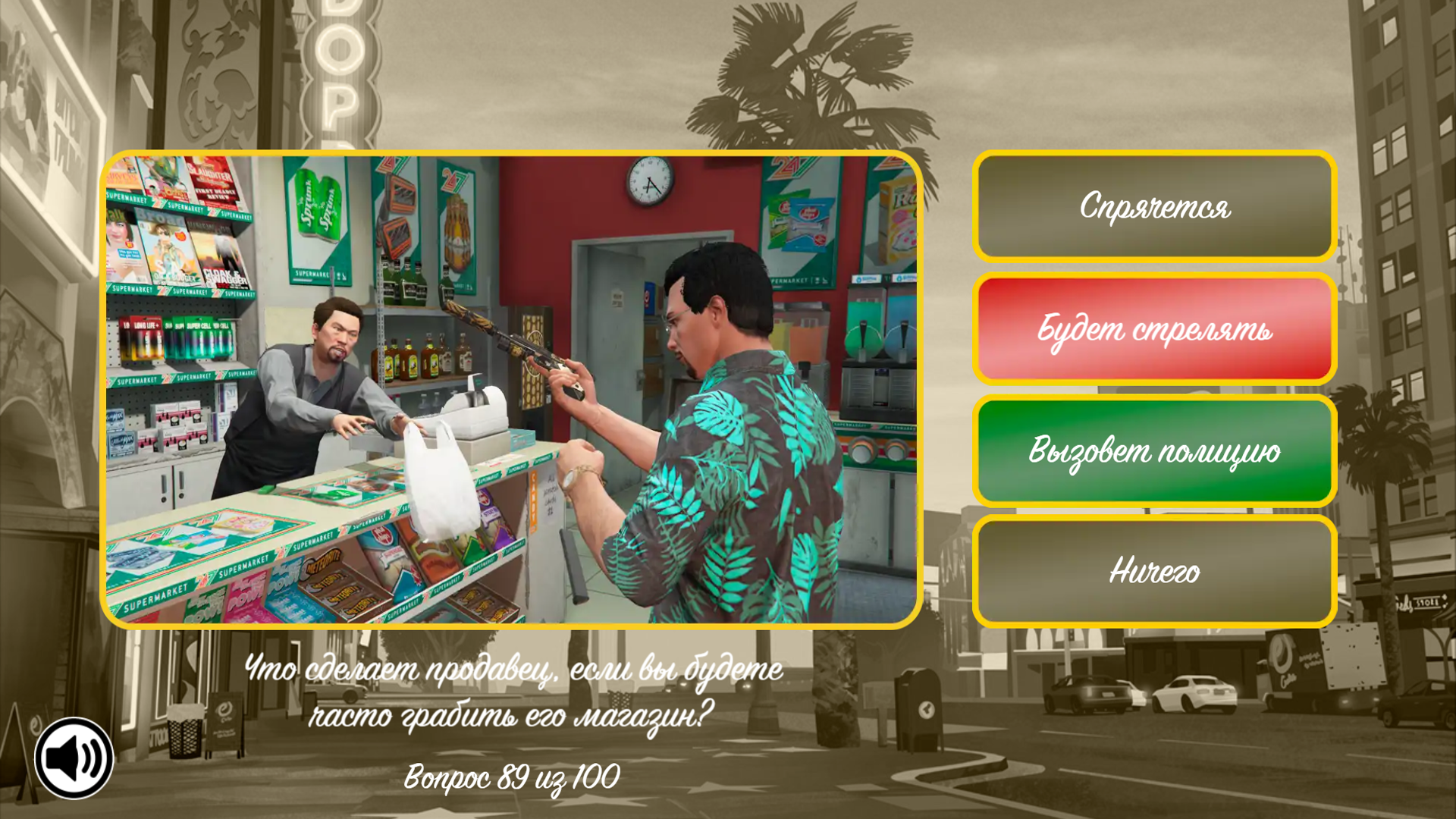Click the wall clock in the scene
Viewport: 1456px width, 819px height.
pos(648,180)
